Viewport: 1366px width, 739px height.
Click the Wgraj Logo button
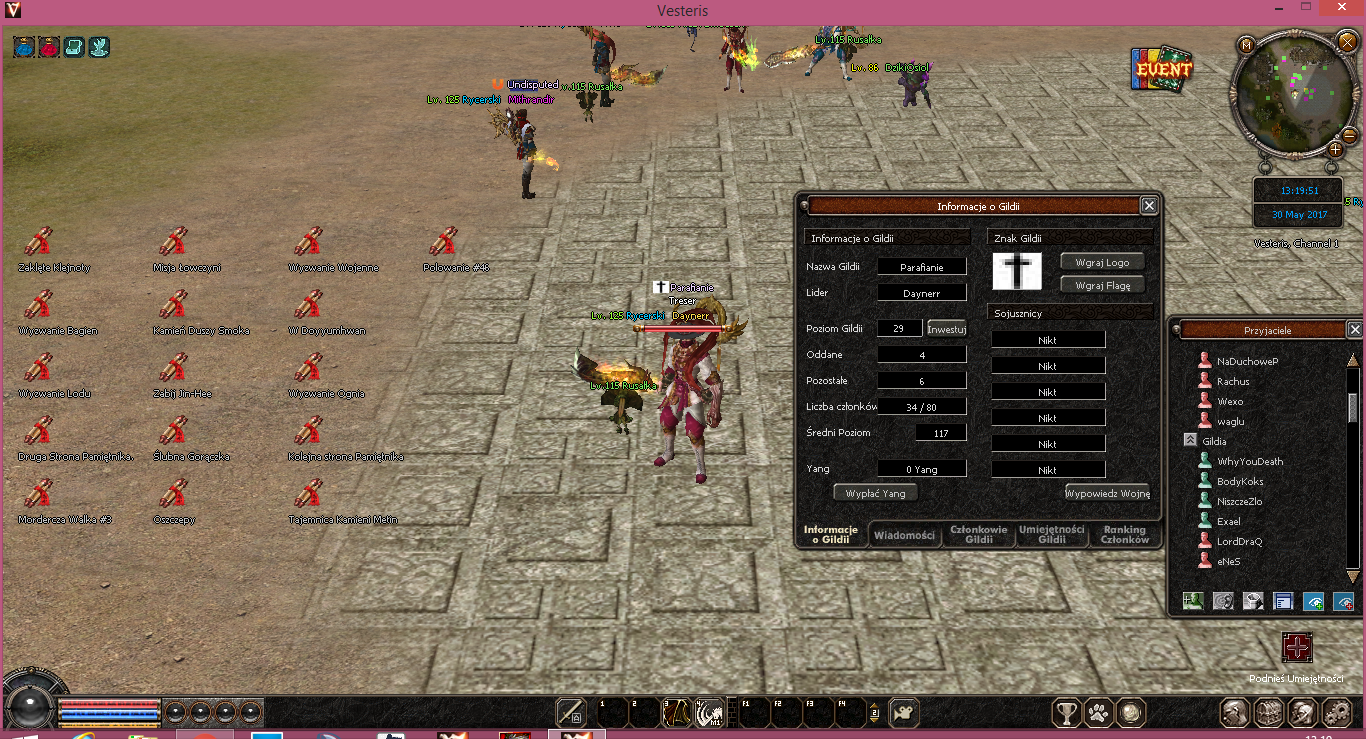(x=1102, y=262)
